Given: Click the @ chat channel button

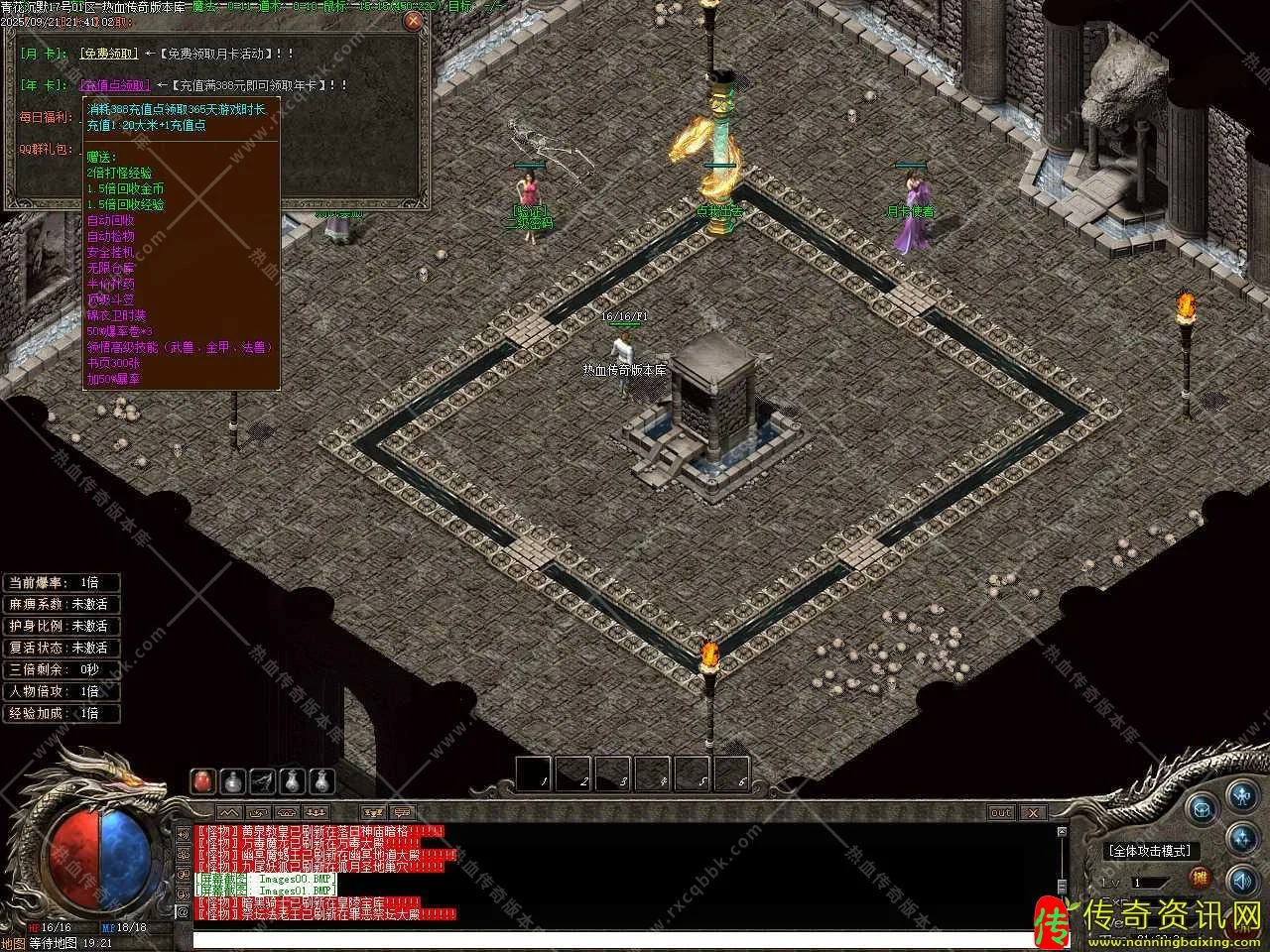Looking at the screenshot, I should pos(183,911).
